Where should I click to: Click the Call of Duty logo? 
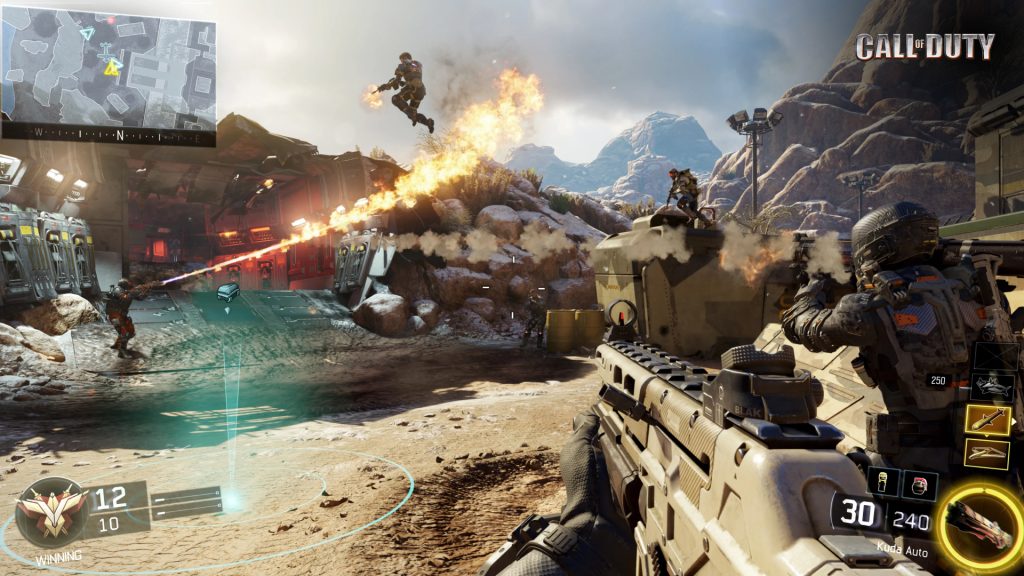click(925, 46)
